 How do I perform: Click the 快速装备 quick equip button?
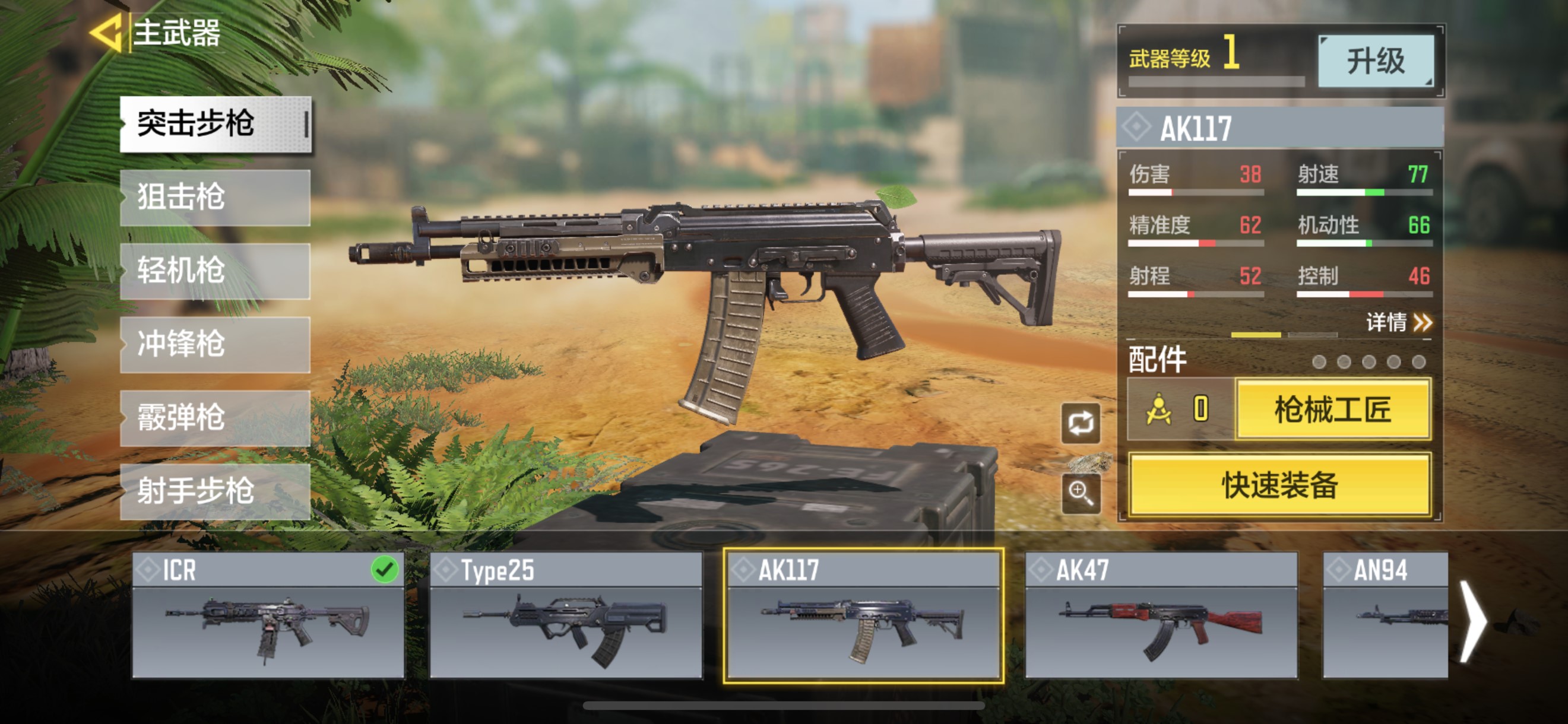1279,485
